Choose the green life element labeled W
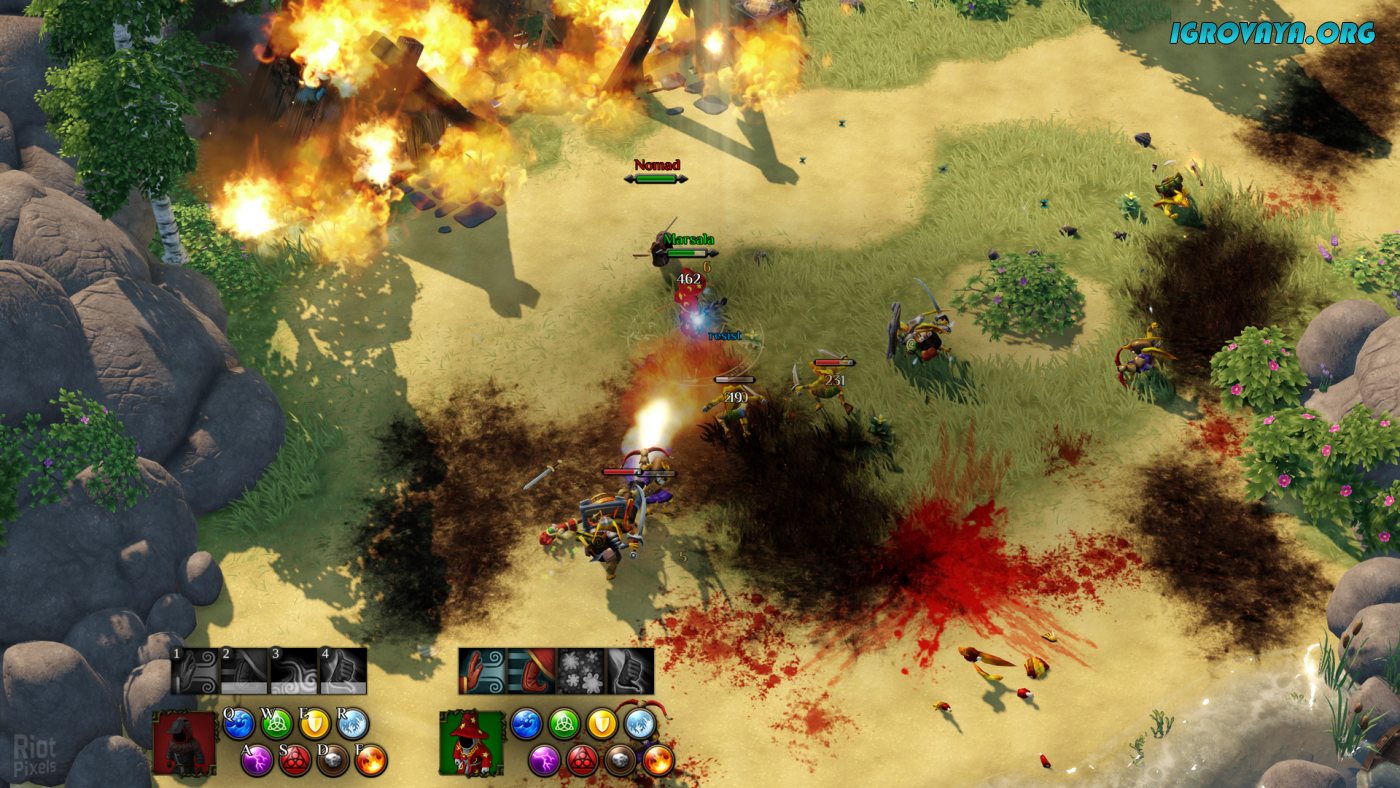 (276, 723)
